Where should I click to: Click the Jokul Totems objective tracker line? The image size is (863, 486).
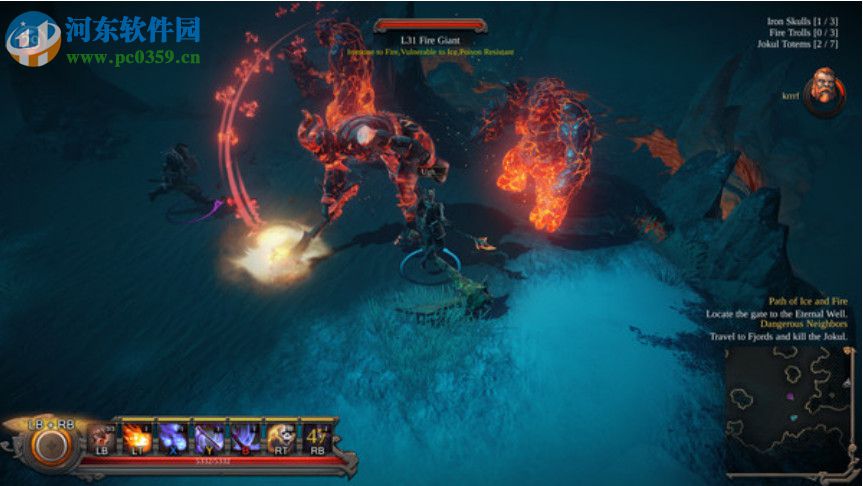[796, 45]
